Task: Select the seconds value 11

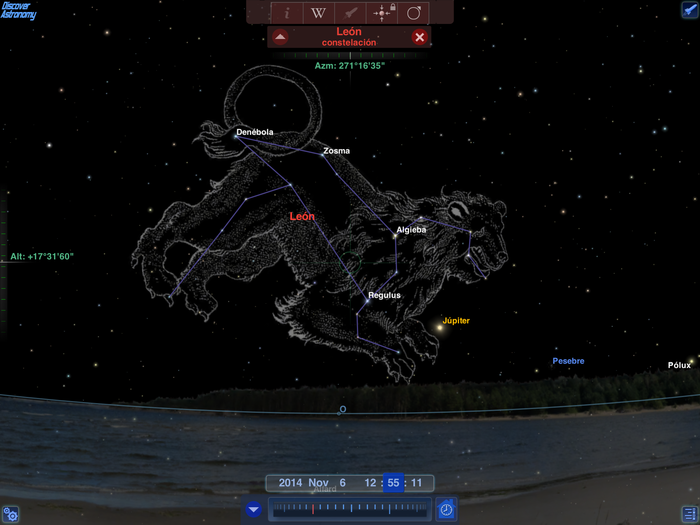Action: (417, 483)
